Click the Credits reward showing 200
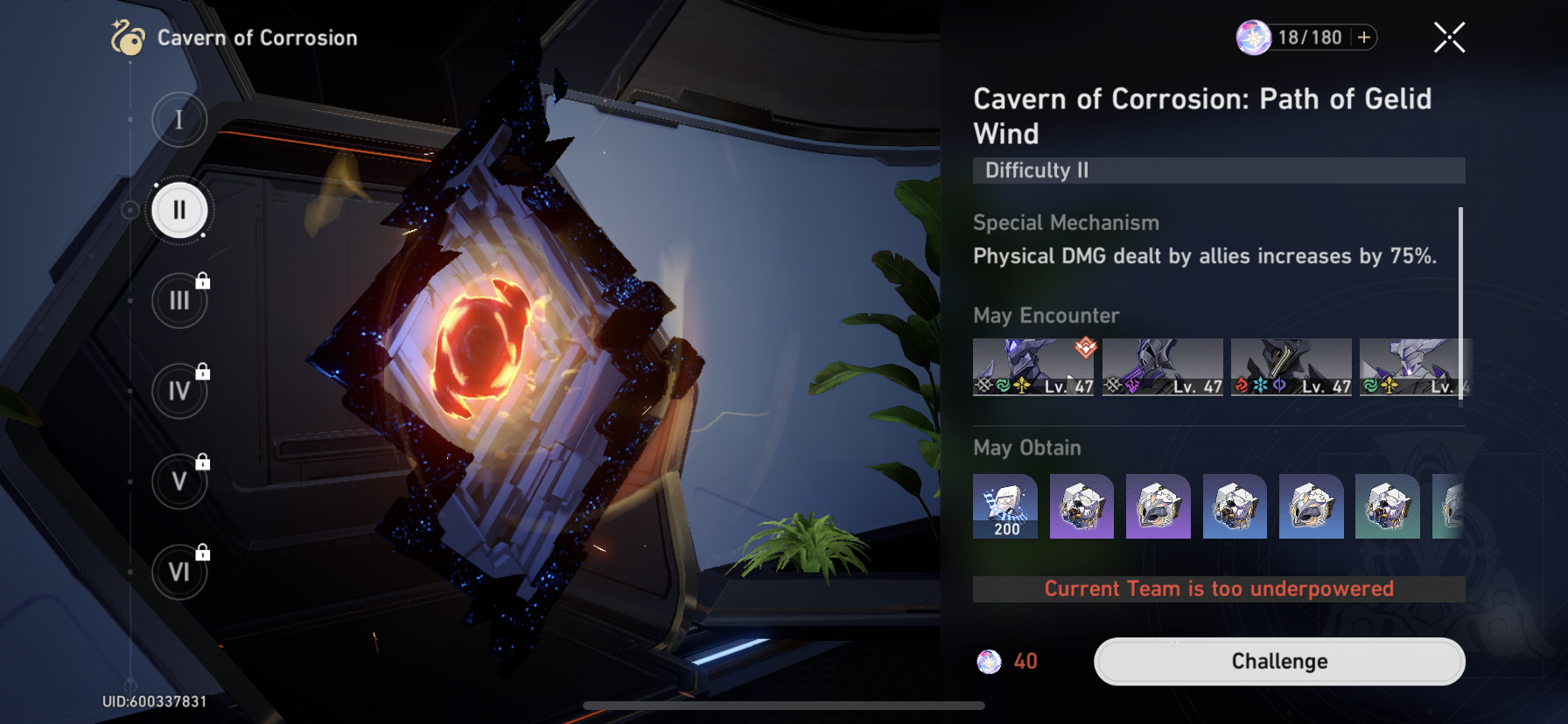Screen dimensions: 1568x724 [x=1004, y=507]
